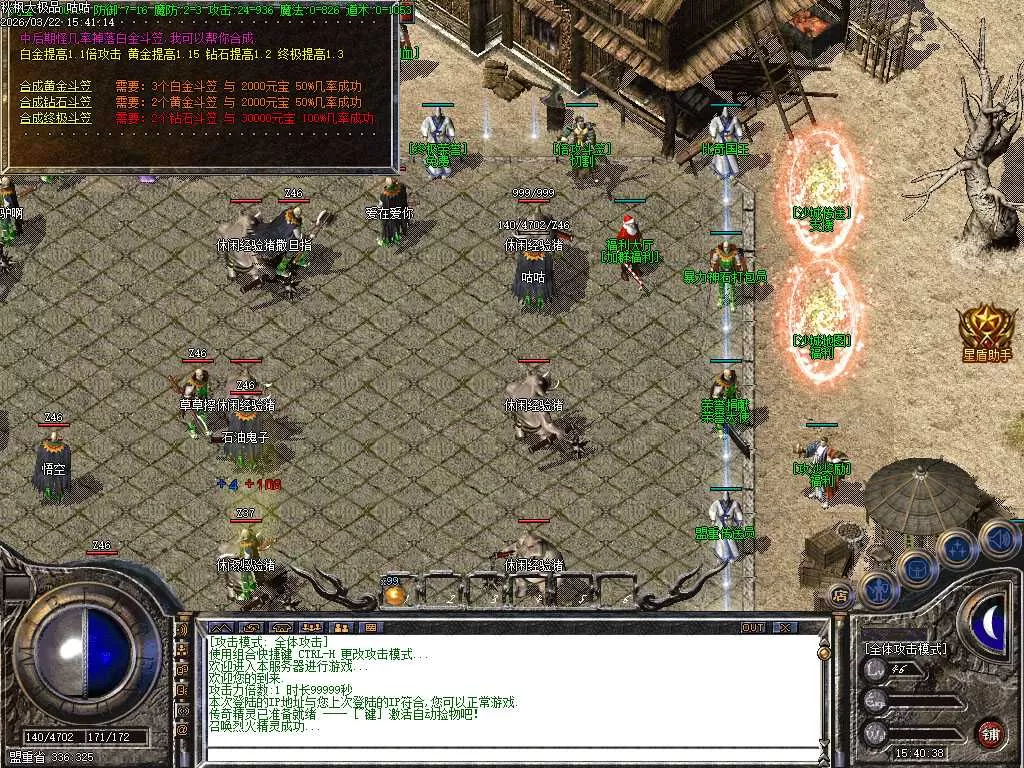The width and height of the screenshot is (1024, 768).
Task: Use the orange potion in belt slot
Action: pos(394,595)
